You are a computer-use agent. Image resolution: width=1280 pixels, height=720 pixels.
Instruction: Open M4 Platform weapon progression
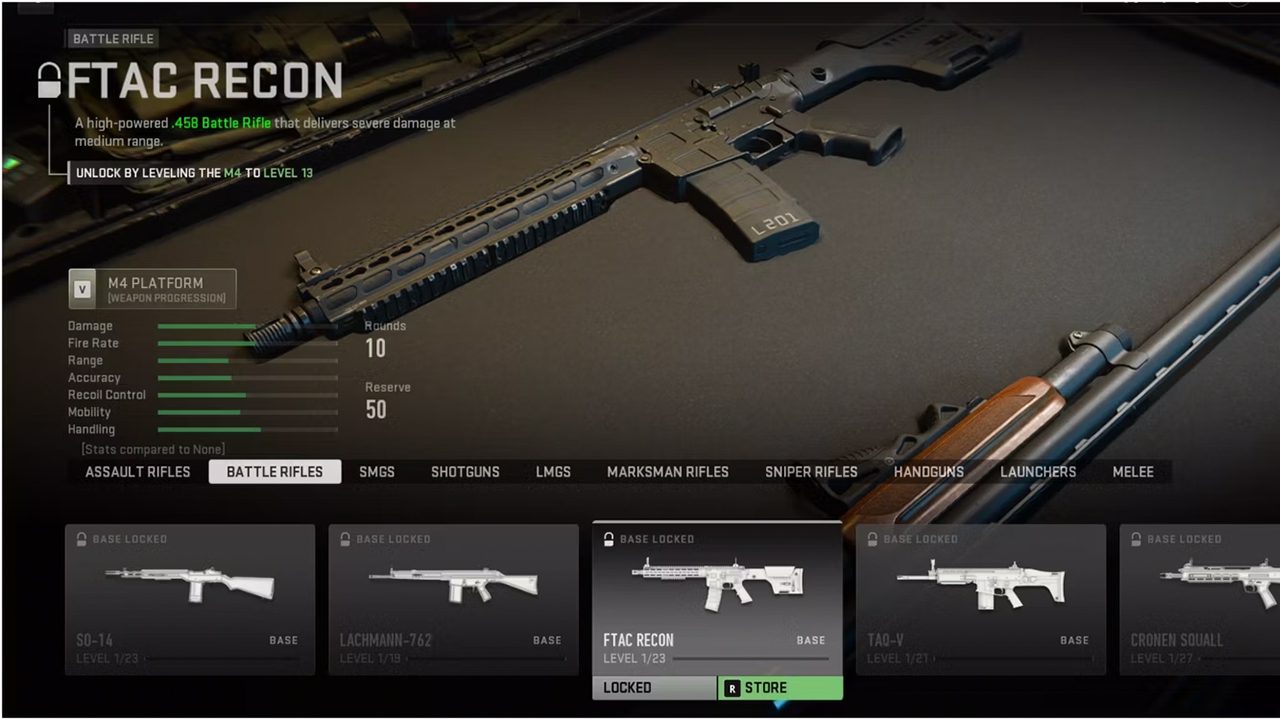pyautogui.click(x=152, y=289)
